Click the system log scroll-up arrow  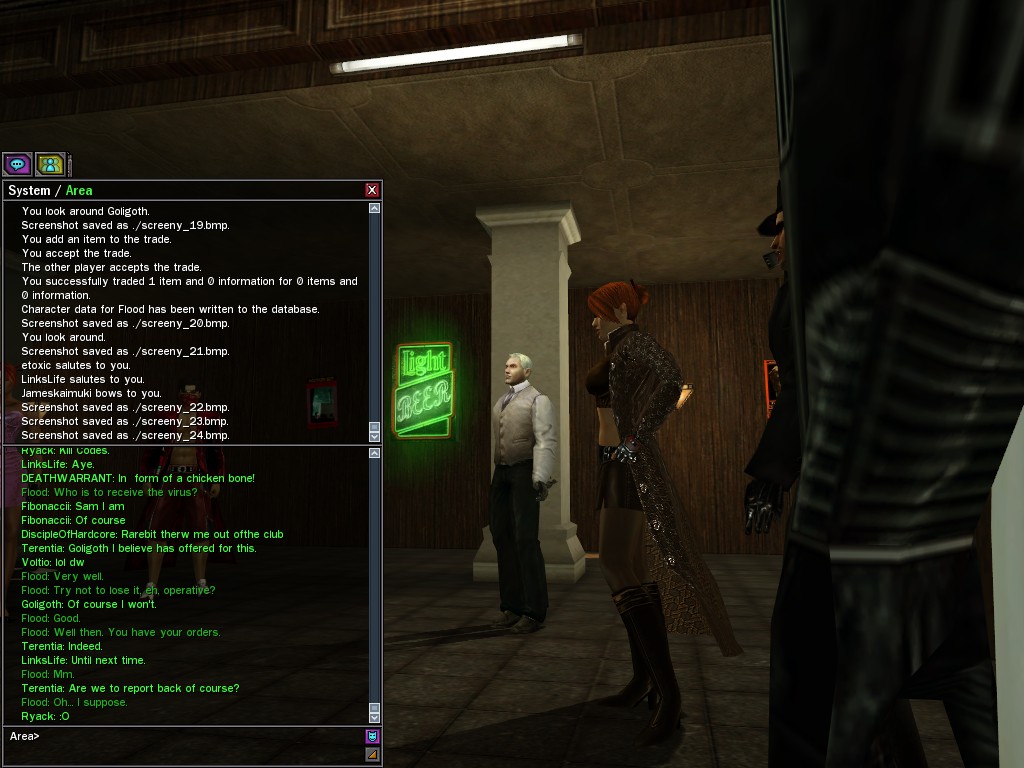click(374, 209)
